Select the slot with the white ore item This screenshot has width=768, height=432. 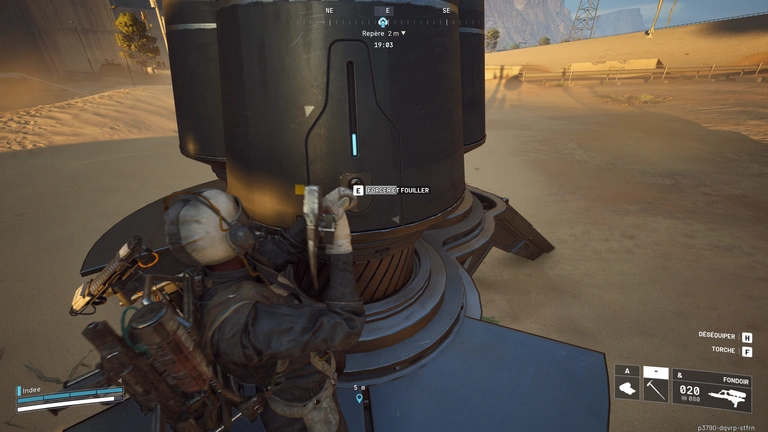pyautogui.click(x=627, y=388)
